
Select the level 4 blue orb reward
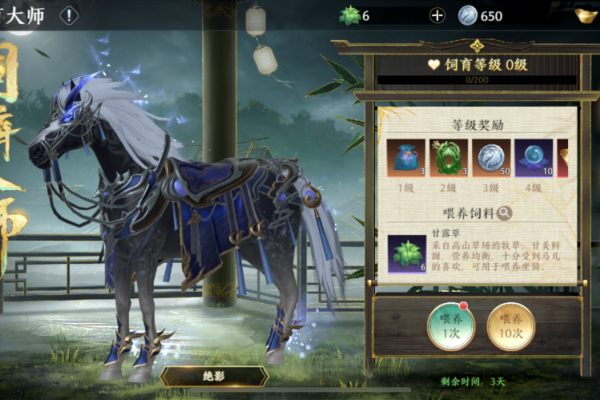pos(533,158)
